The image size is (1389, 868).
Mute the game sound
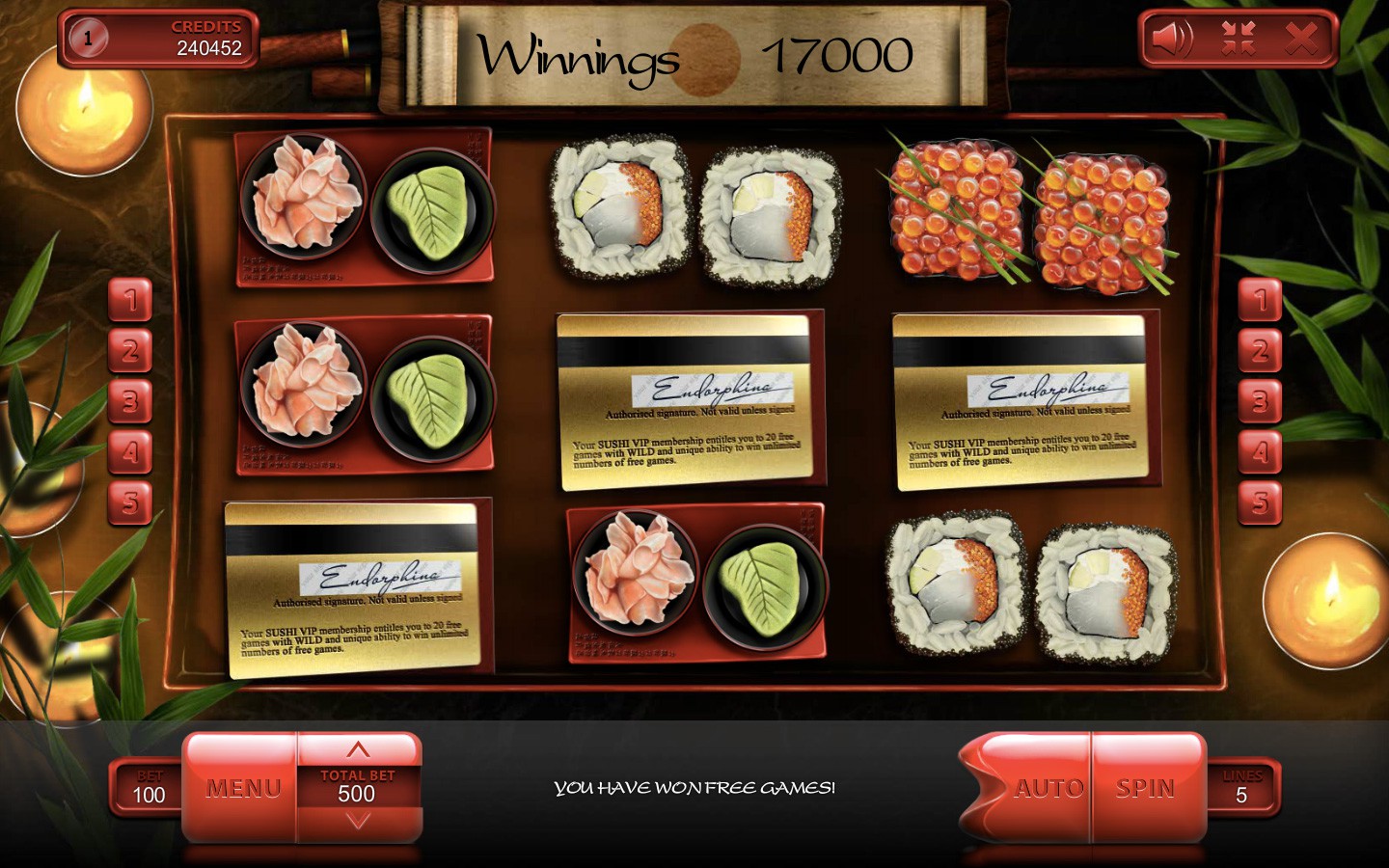click(1172, 39)
